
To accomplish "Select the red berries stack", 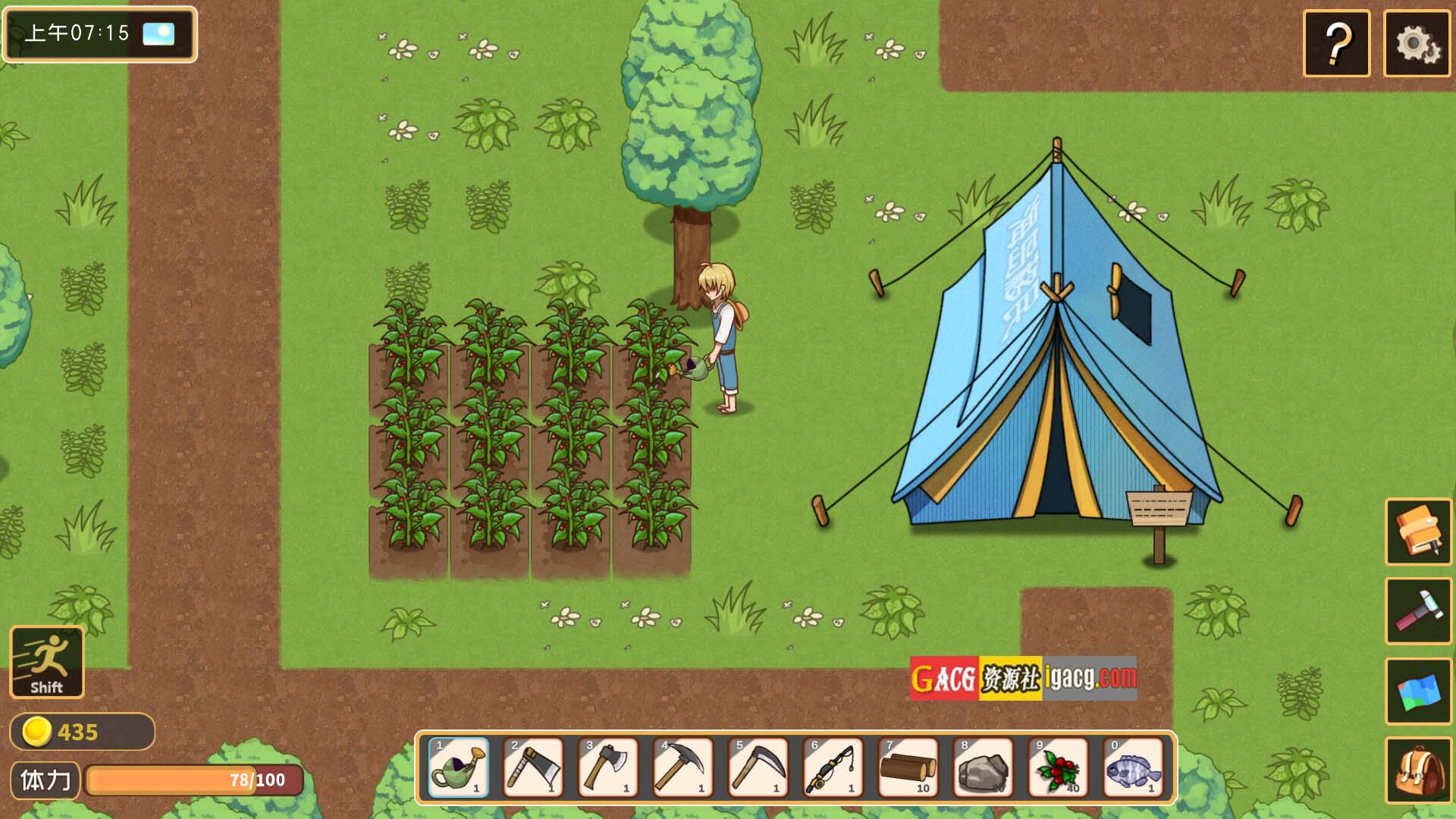I will pyautogui.click(x=1059, y=767).
